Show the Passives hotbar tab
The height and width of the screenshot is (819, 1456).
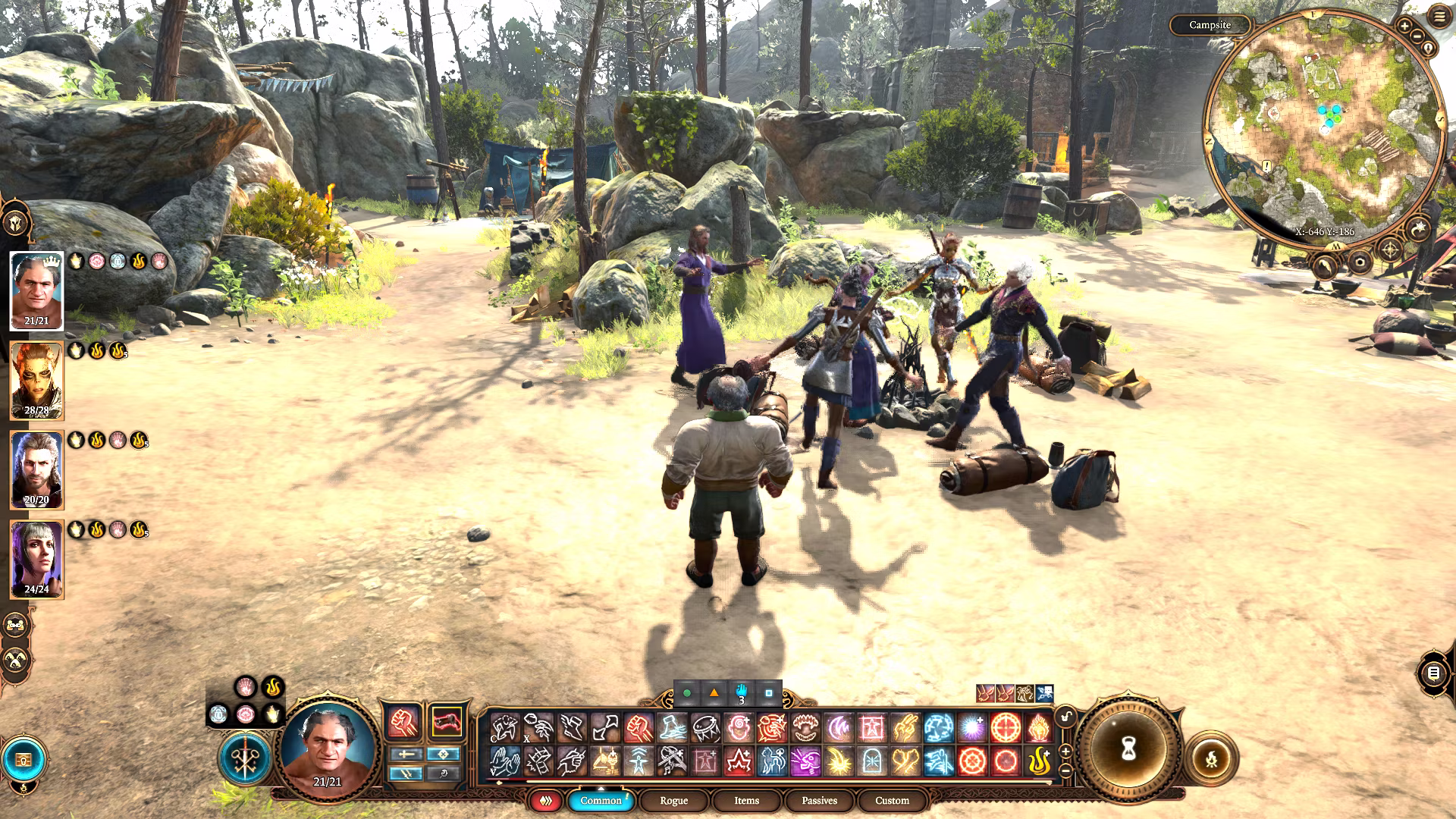coord(819,801)
